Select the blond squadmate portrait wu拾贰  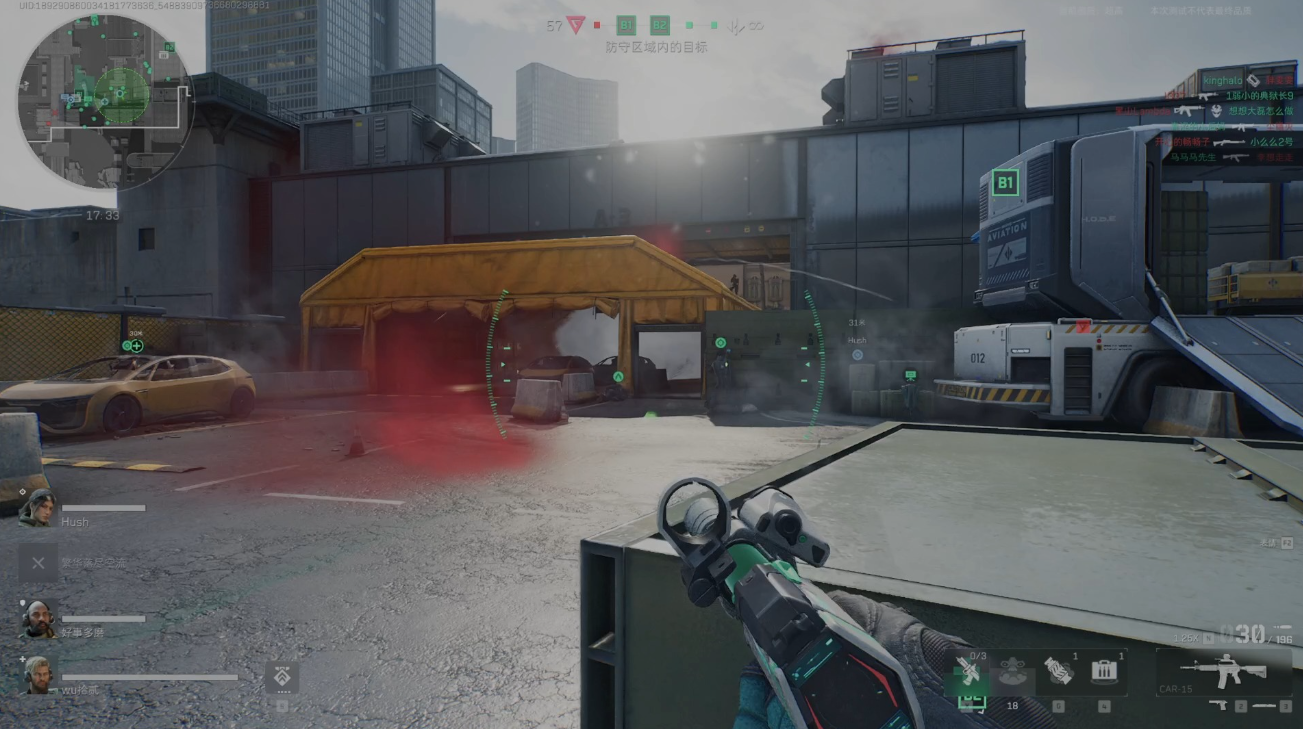click(x=38, y=675)
